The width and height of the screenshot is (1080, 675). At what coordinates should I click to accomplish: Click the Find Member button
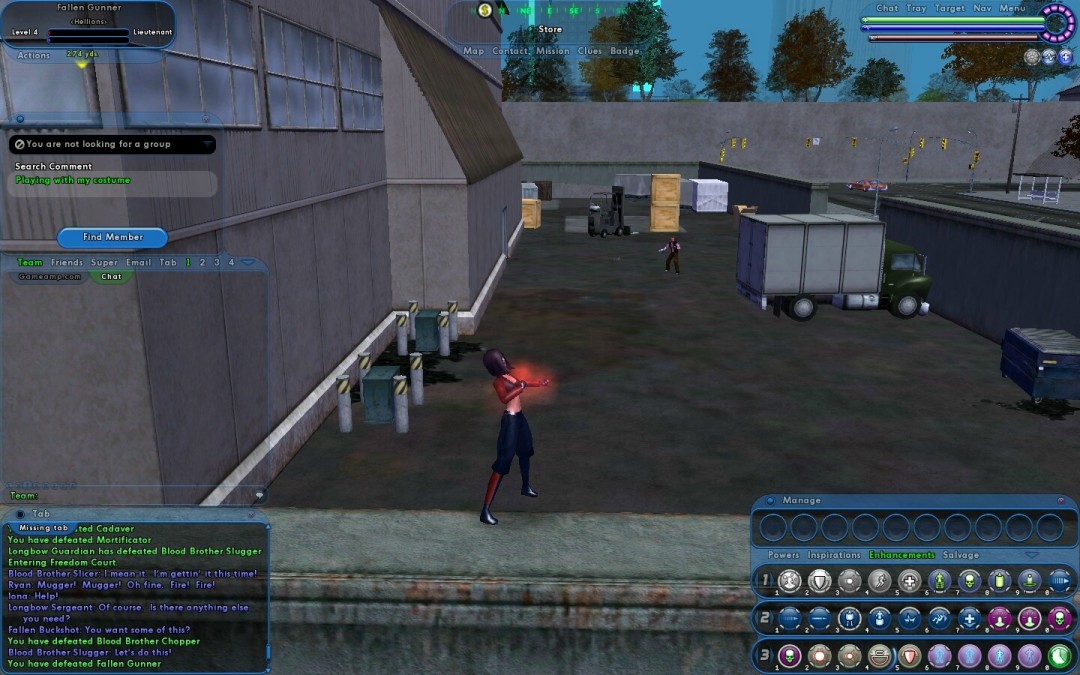pos(112,237)
